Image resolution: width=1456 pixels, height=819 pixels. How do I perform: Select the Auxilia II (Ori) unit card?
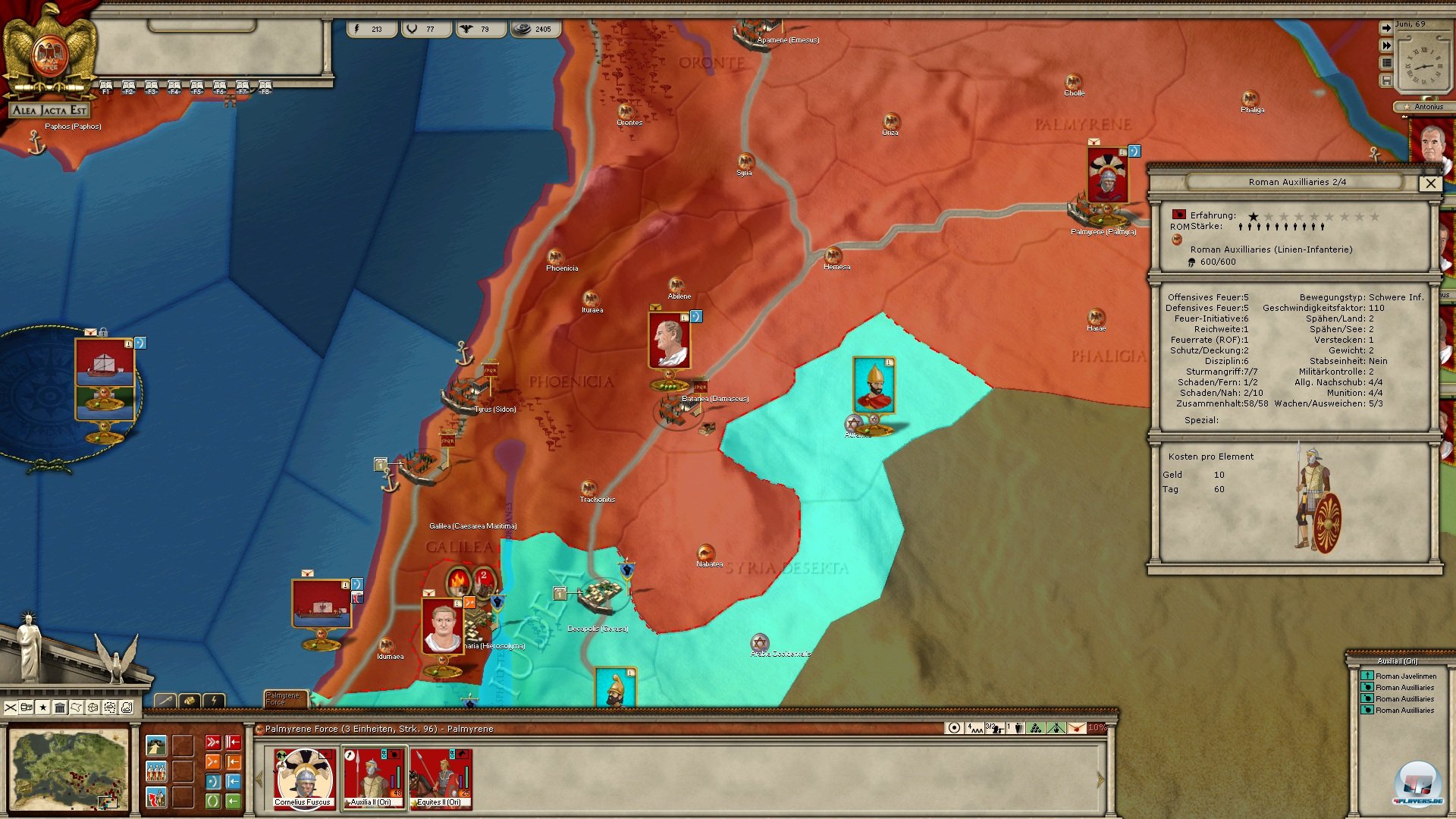click(x=373, y=779)
